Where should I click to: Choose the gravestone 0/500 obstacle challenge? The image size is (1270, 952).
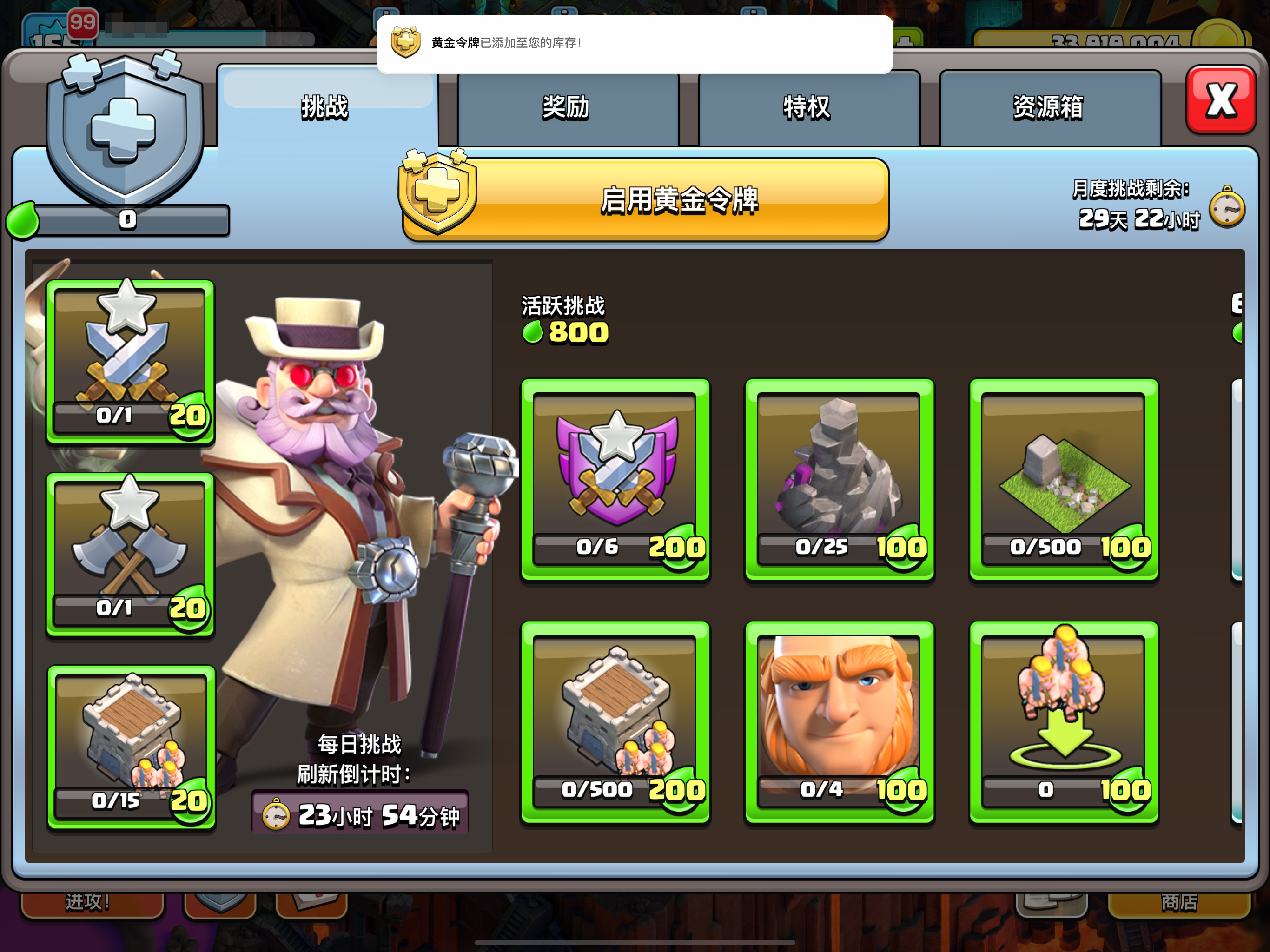(x=1064, y=479)
